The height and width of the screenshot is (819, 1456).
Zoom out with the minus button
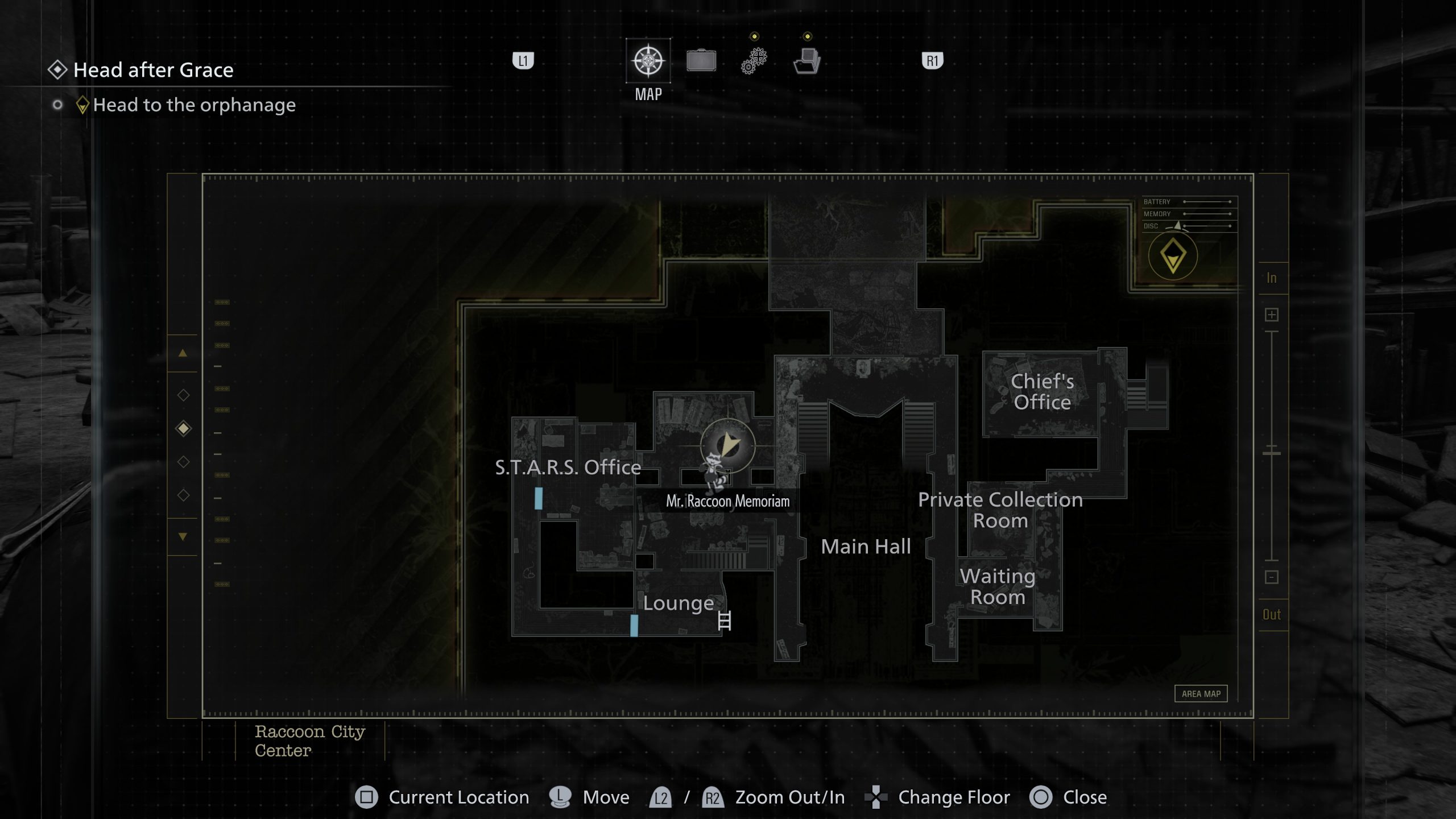pos(1272,577)
